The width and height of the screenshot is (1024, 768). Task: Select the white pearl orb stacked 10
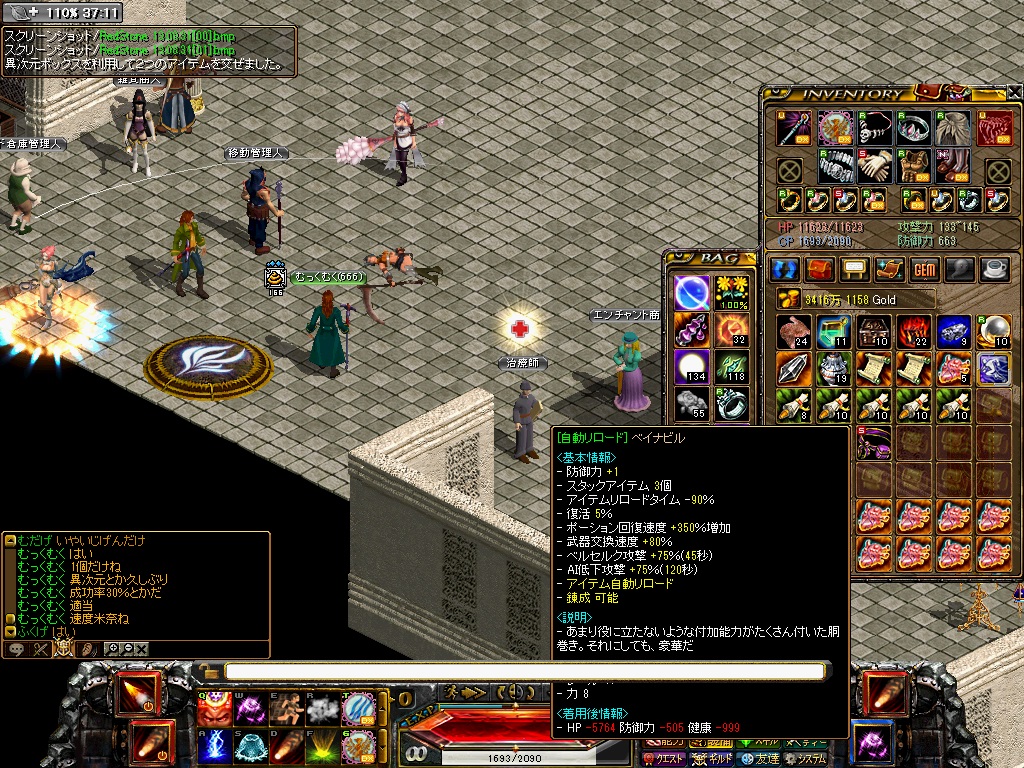992,332
